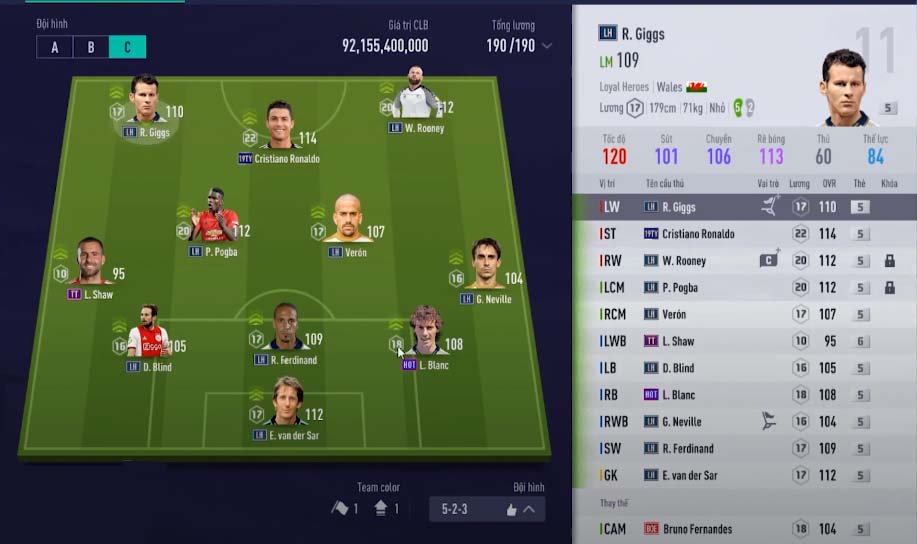Select goalkeeper E. van der Sar on the pitch
917x544 pixels.
click(x=287, y=405)
